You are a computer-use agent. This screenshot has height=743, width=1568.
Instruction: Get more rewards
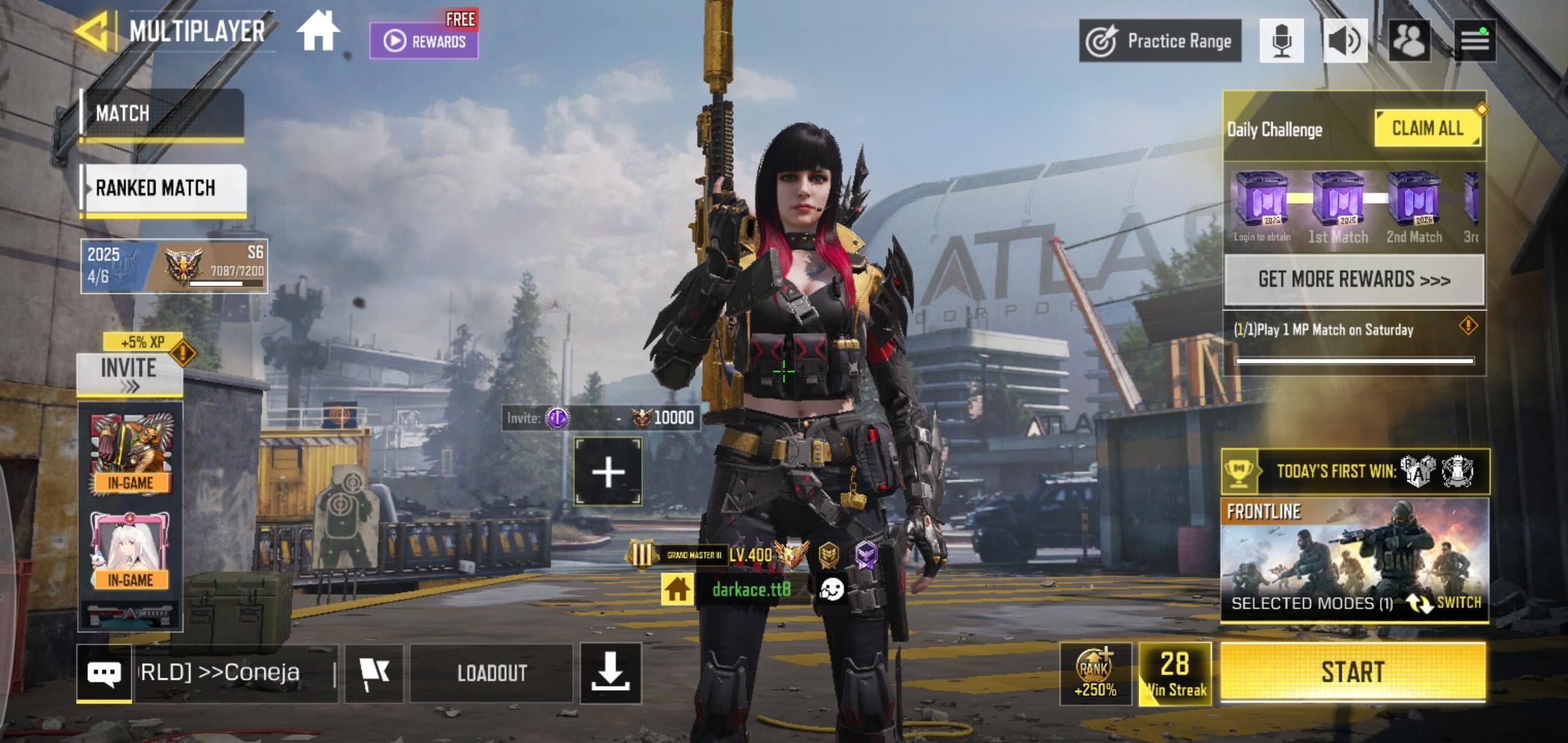pyautogui.click(x=1353, y=279)
